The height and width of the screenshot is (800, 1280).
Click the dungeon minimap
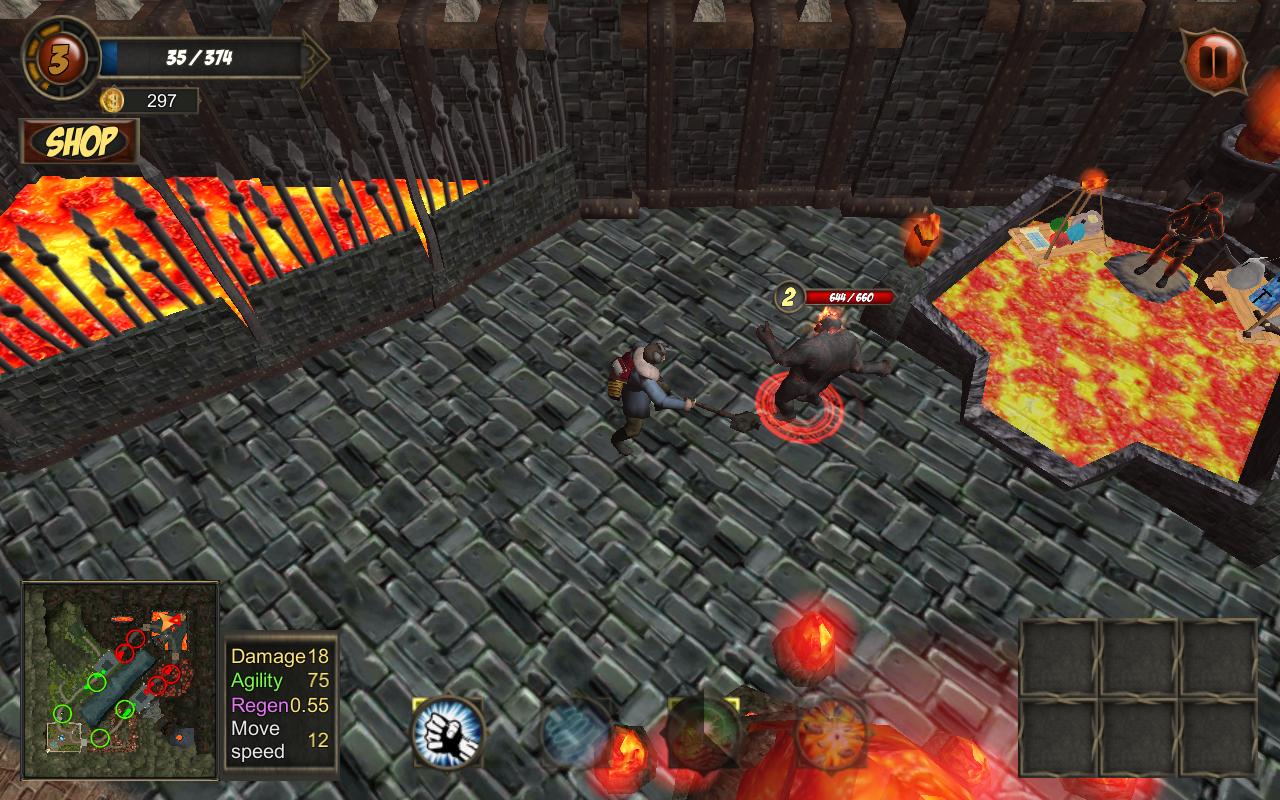(x=120, y=680)
